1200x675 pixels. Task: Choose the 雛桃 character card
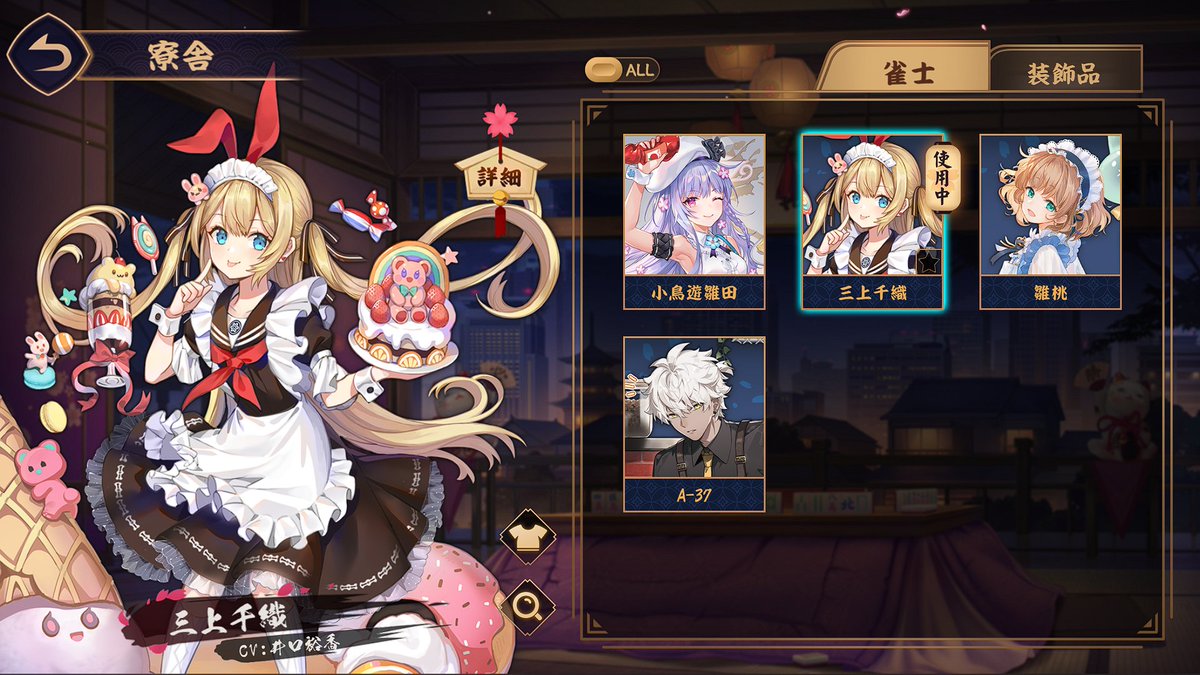pos(1050,220)
